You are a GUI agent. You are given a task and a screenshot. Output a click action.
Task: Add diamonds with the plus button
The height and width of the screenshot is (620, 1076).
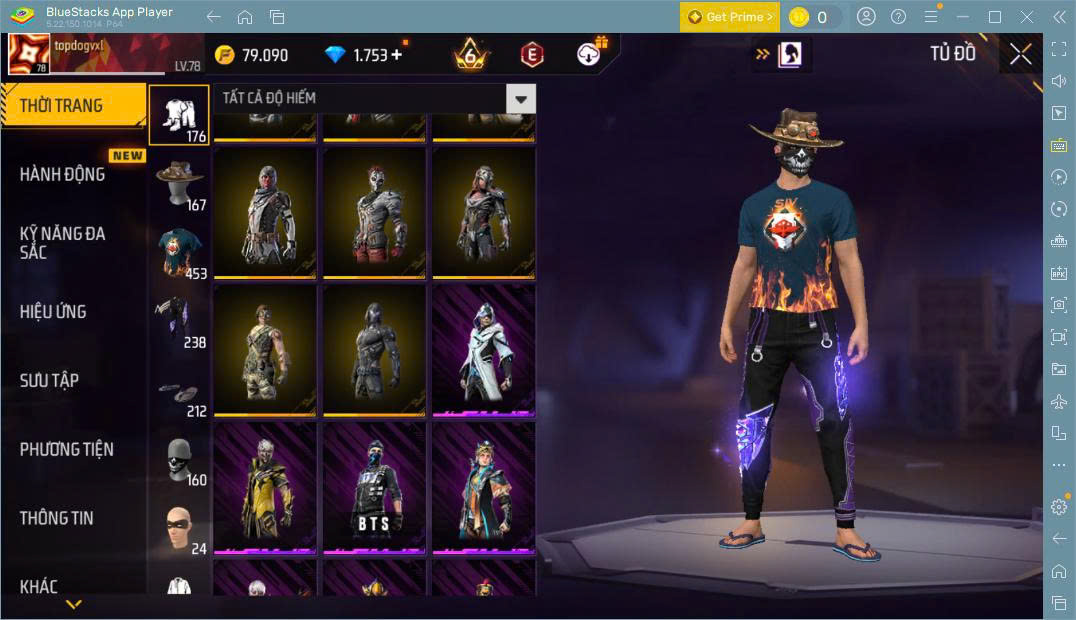[x=397, y=55]
